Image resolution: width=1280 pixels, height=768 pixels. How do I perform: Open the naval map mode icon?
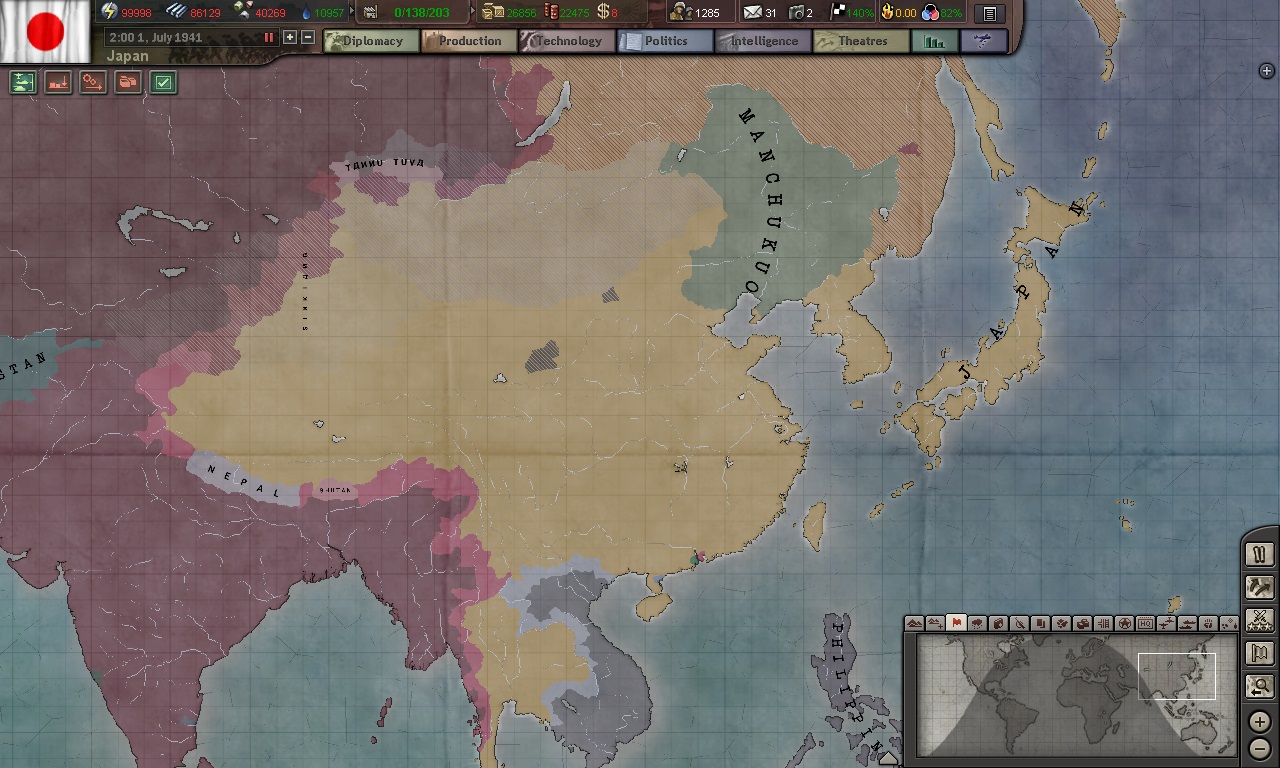click(1189, 622)
